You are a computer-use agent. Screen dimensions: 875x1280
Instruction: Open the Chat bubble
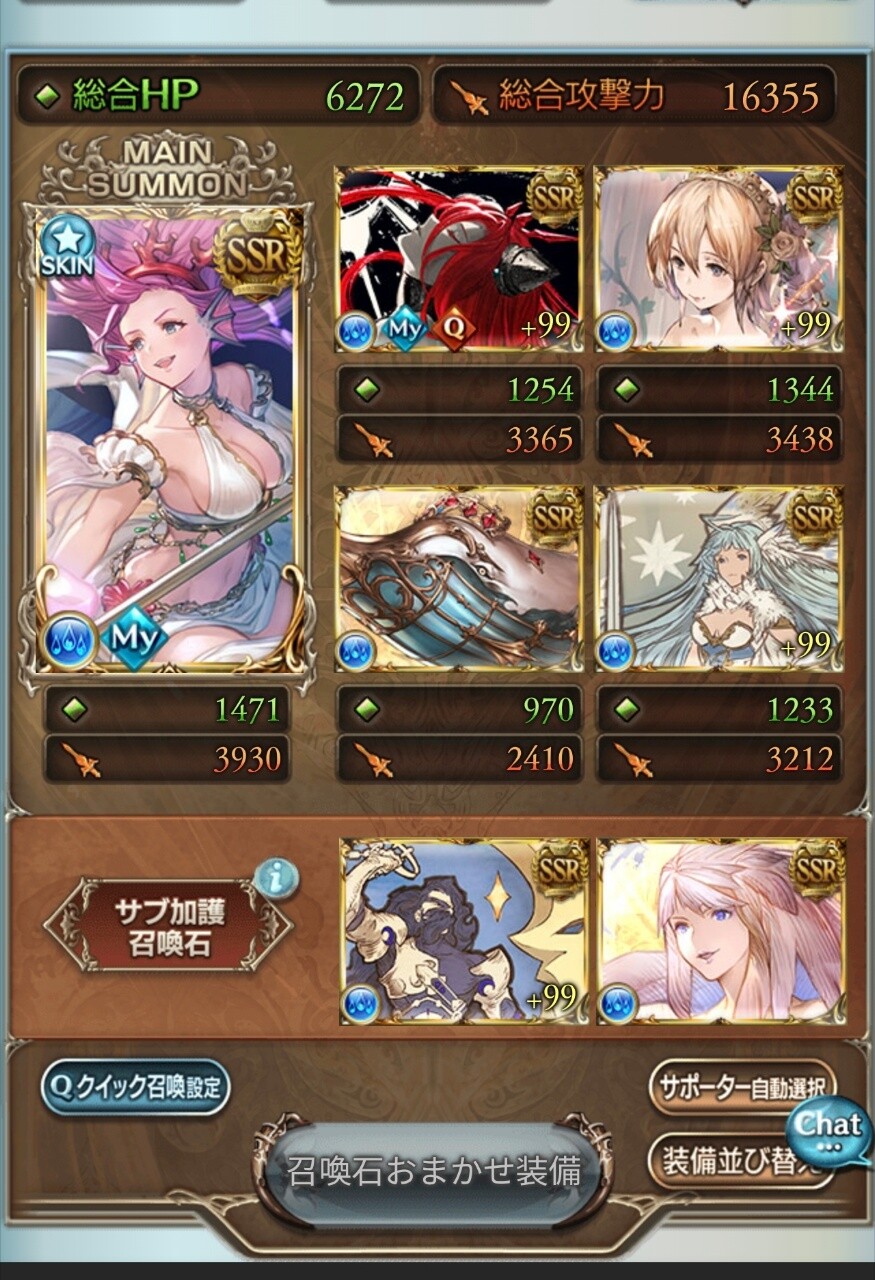coord(829,1126)
